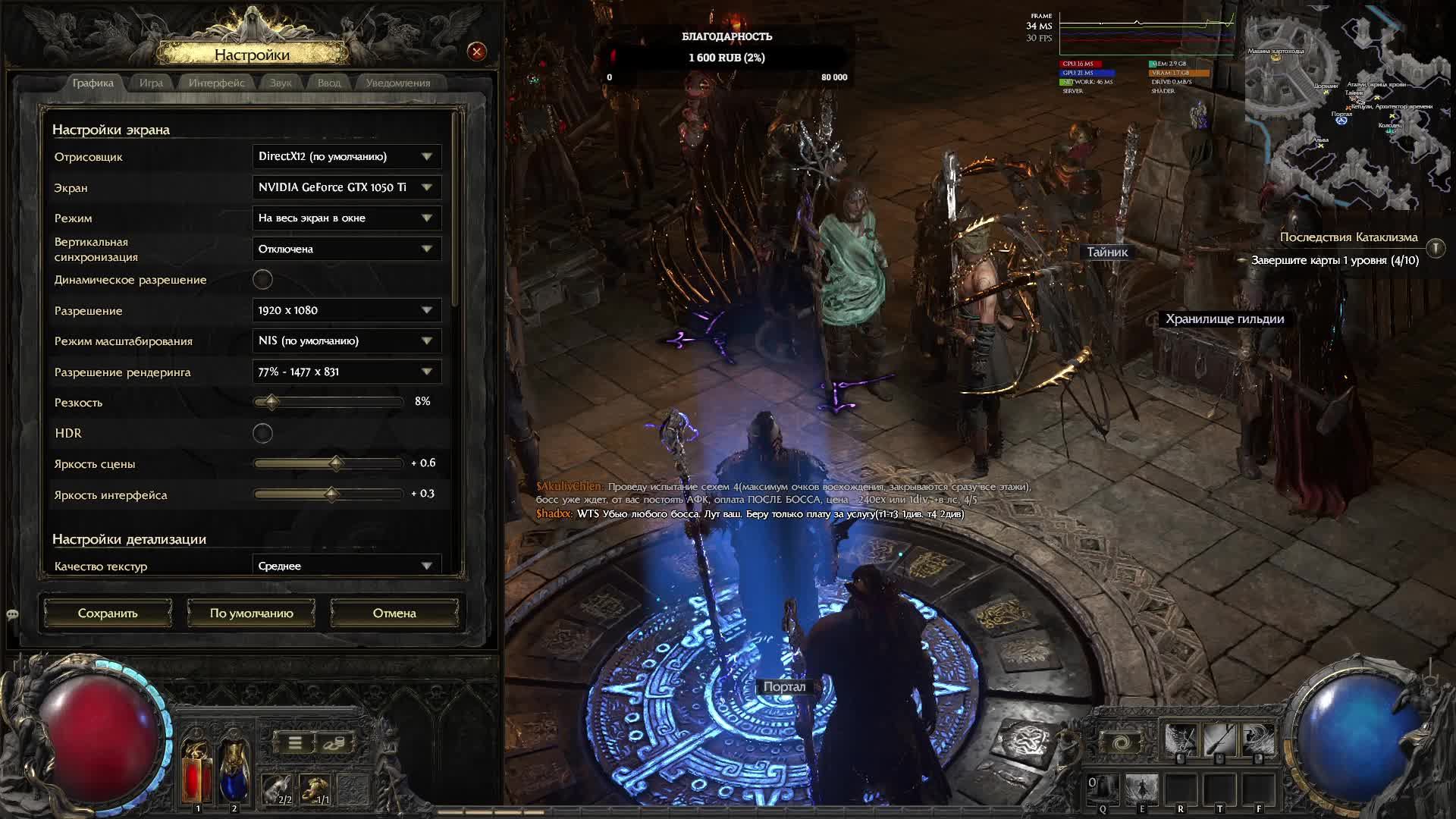Show the Уведомления settings tab
Screen dimensions: 1456x819
click(x=397, y=83)
